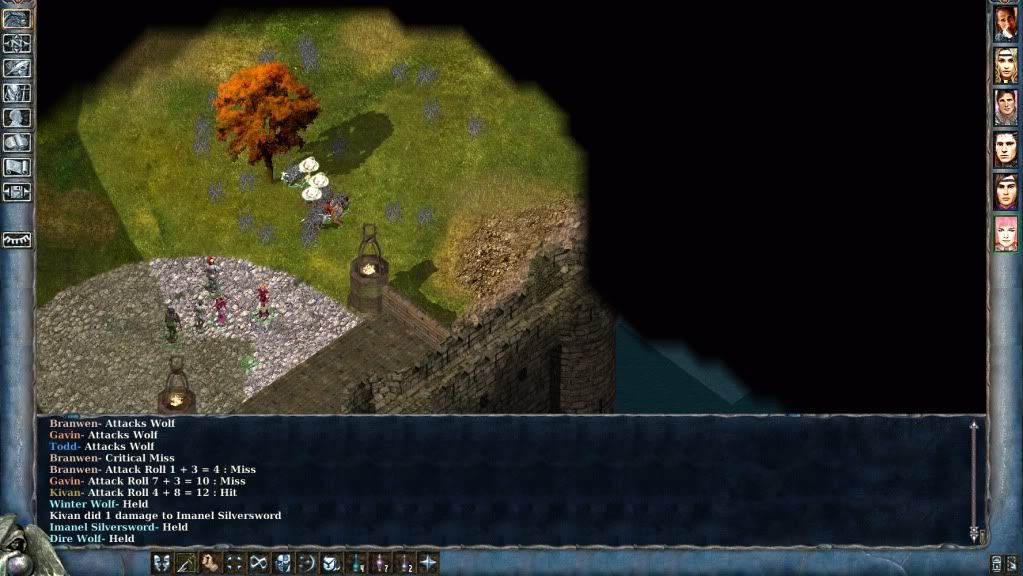Image resolution: width=1023 pixels, height=576 pixels.
Task: Use the purple potion with count 7
Action: (x=380, y=563)
